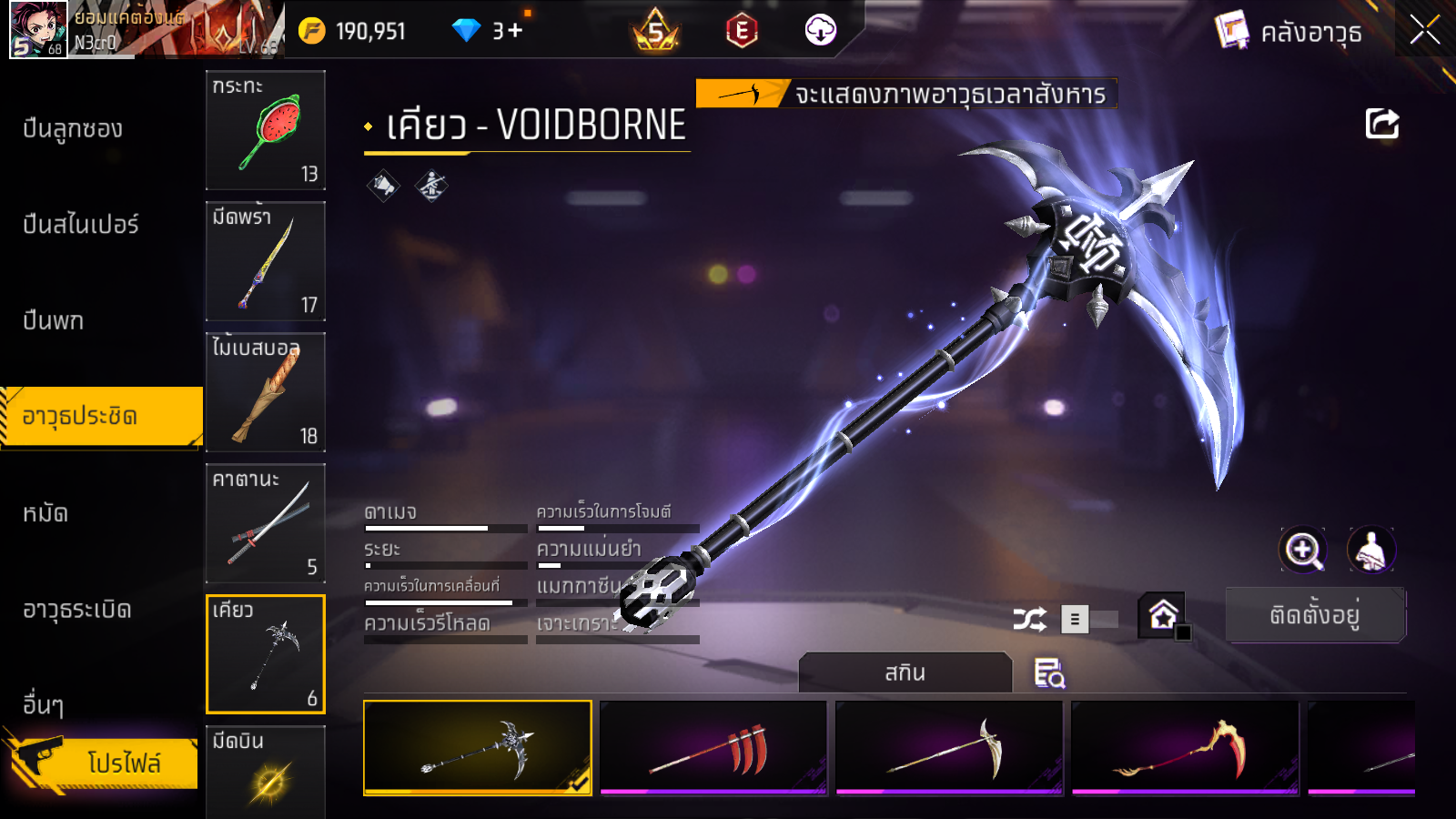Select the มีดบิน throwing knife weapon
This screenshot has width=1456, height=819.
click(x=266, y=773)
